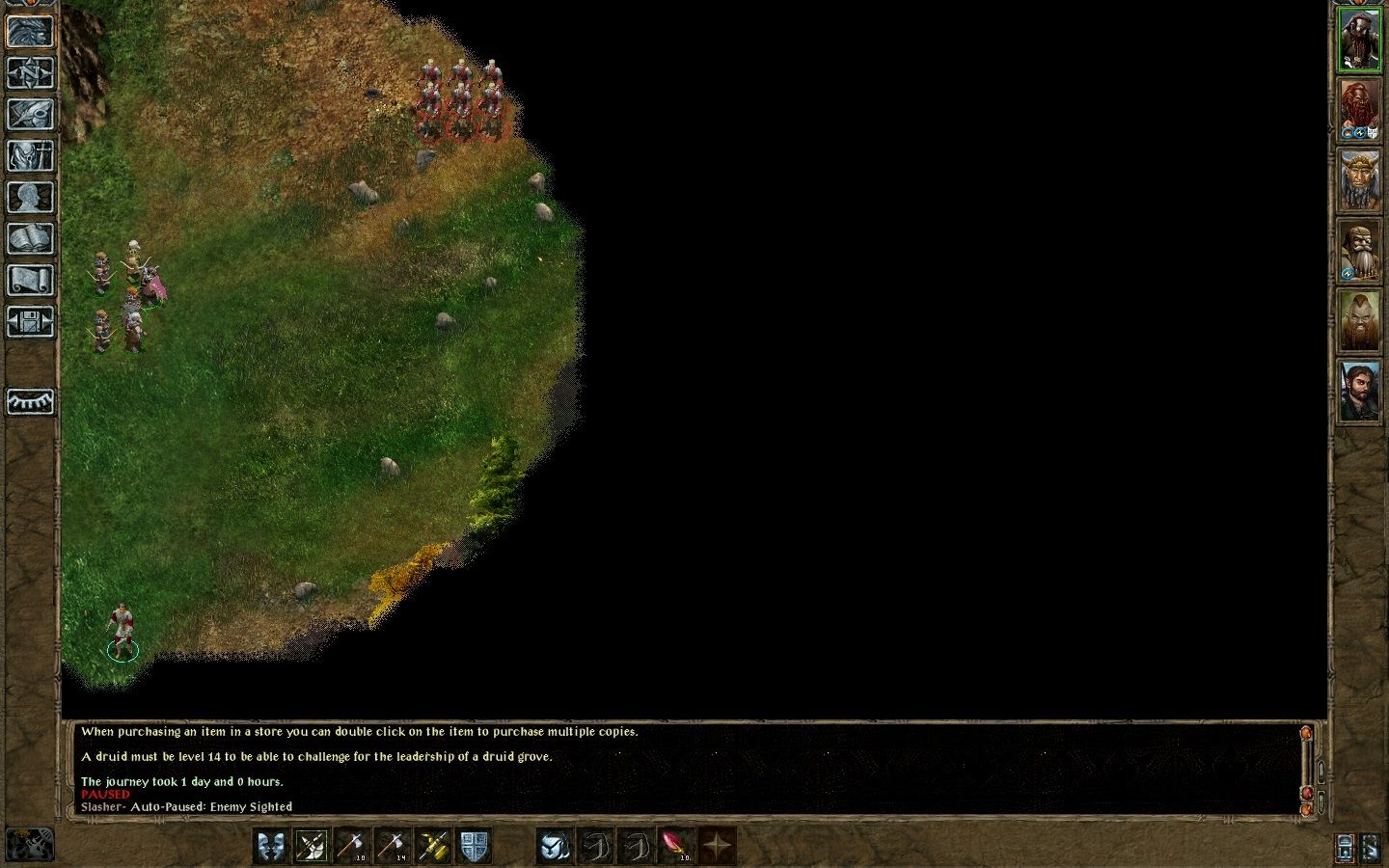Open the mage spellbook button

[31, 238]
